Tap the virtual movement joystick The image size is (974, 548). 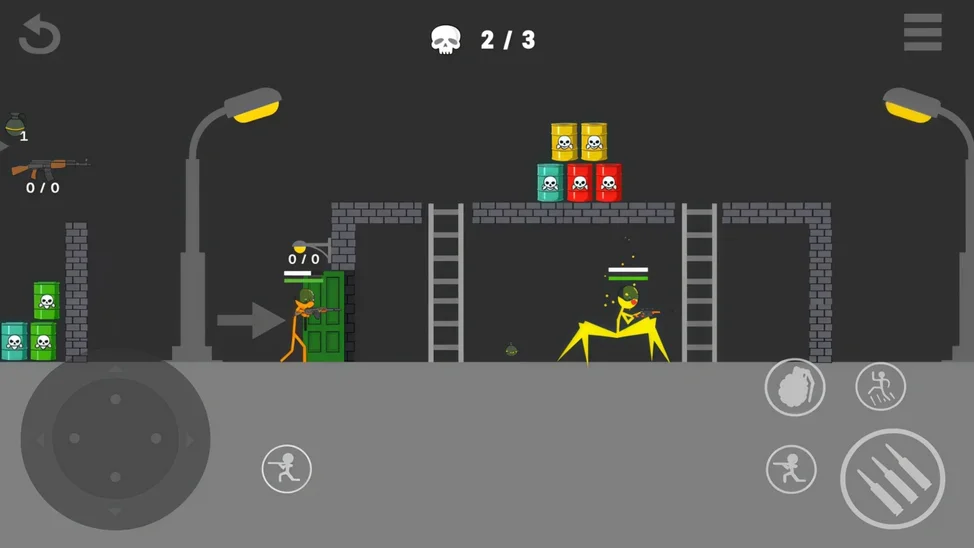(x=116, y=440)
